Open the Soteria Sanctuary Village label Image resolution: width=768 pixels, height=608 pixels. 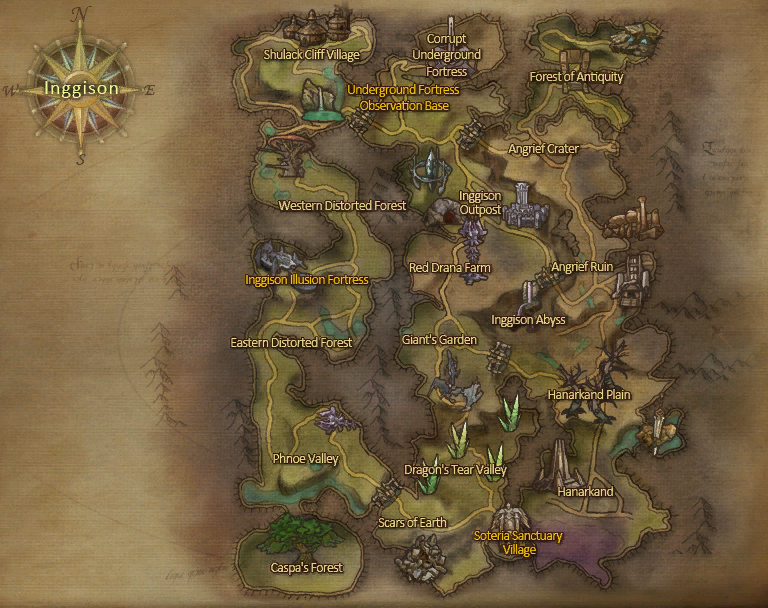coord(518,543)
